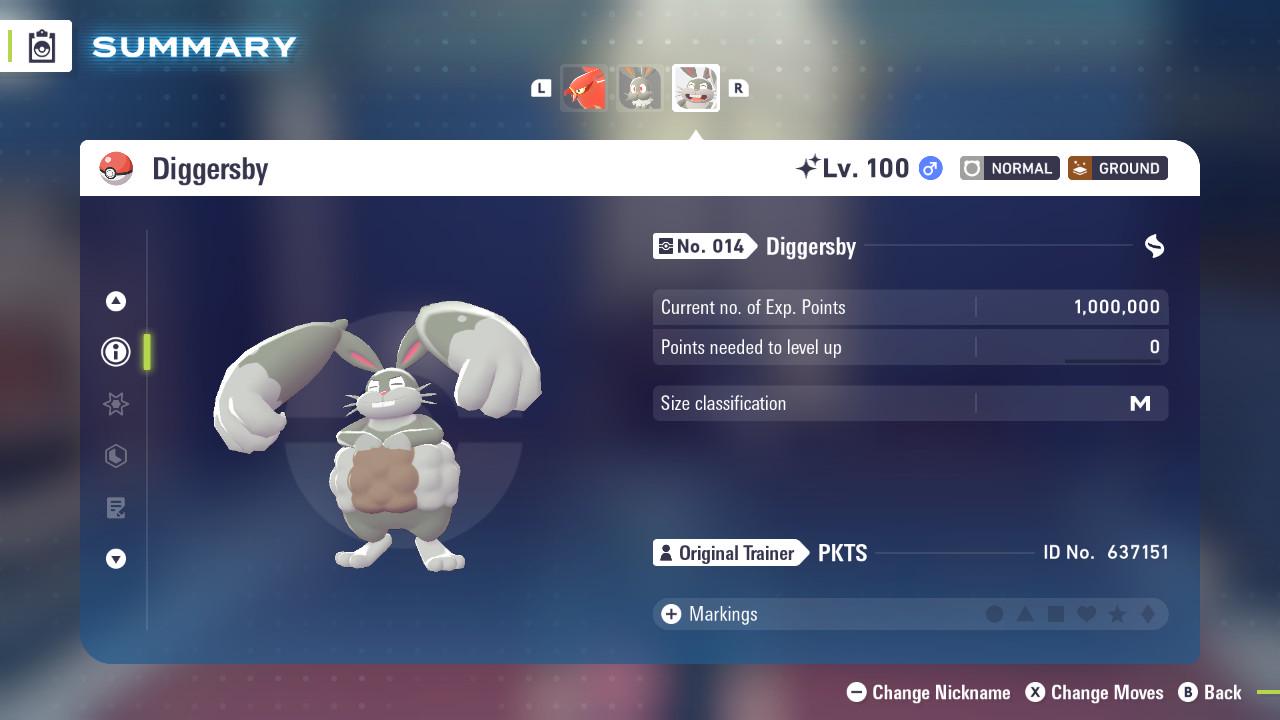1280x720 pixels.
Task: Click the NORMAL type badge
Action: [1009, 168]
